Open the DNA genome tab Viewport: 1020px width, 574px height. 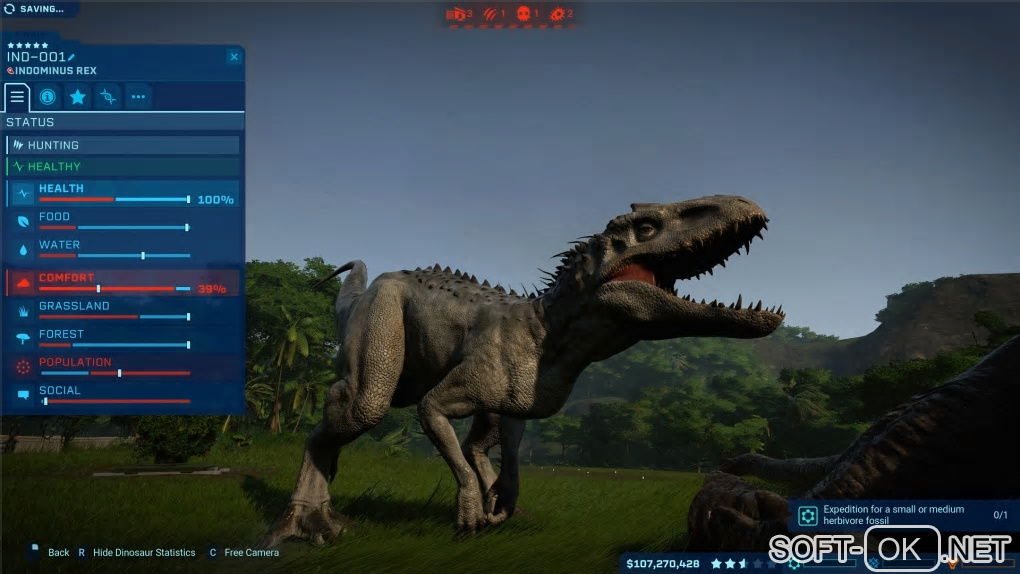[108, 97]
